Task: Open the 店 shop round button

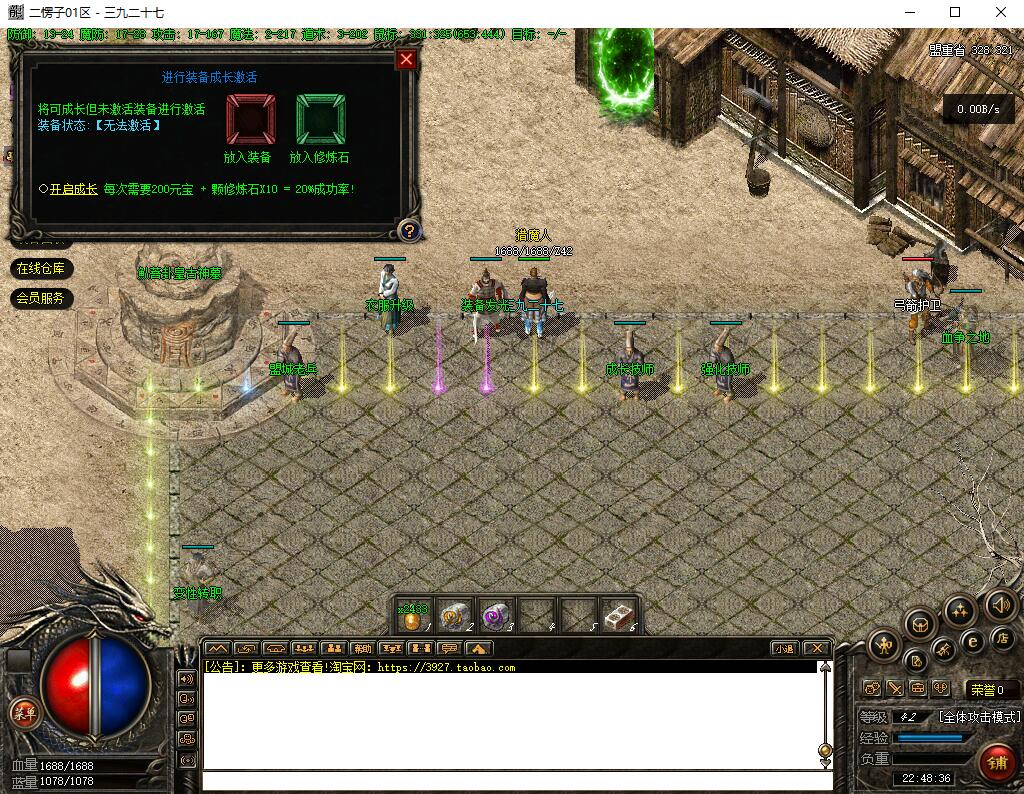Action: [1003, 638]
